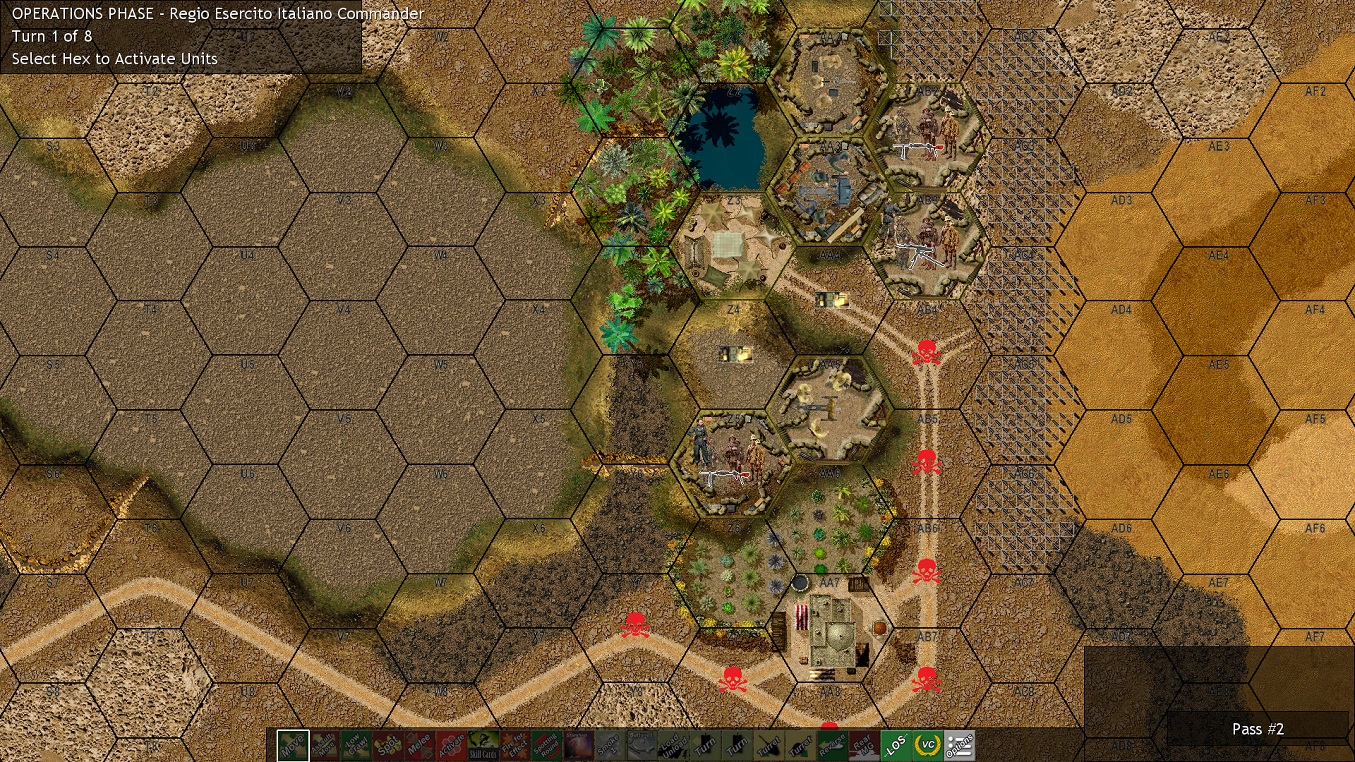
Task: Toggle the LOS display
Action: [x=896, y=745]
